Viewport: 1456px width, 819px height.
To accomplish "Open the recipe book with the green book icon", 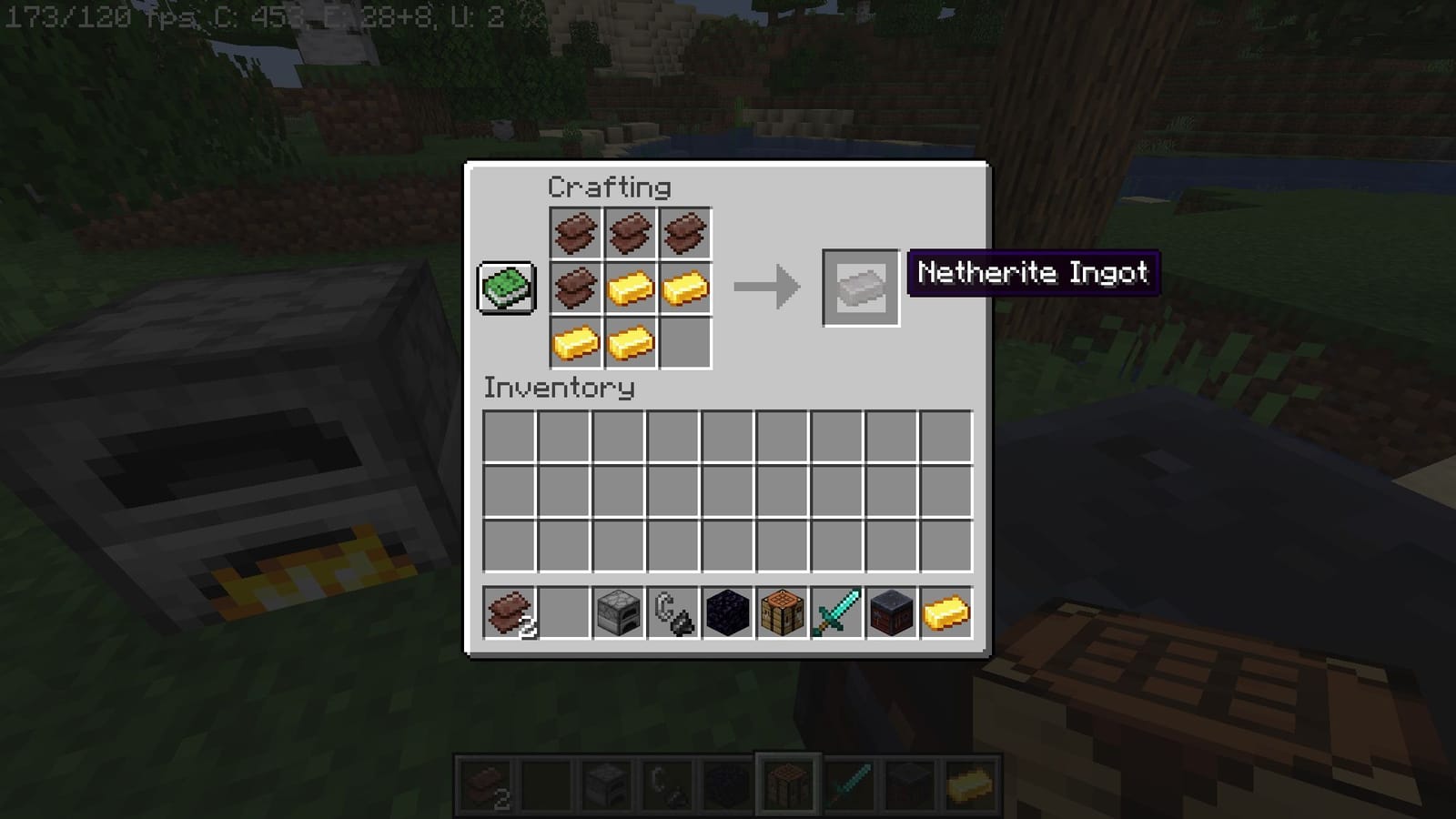I will click(x=504, y=286).
